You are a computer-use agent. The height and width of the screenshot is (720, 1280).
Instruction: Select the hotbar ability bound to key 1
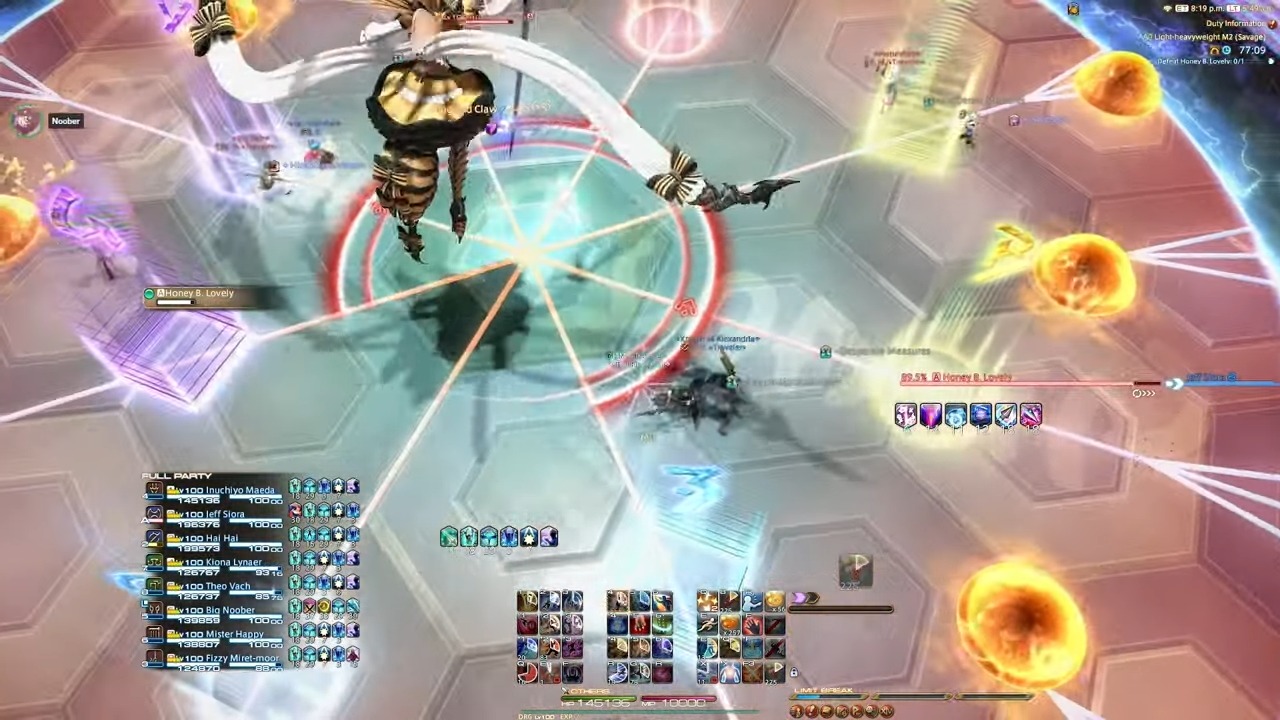pyautogui.click(x=527, y=601)
